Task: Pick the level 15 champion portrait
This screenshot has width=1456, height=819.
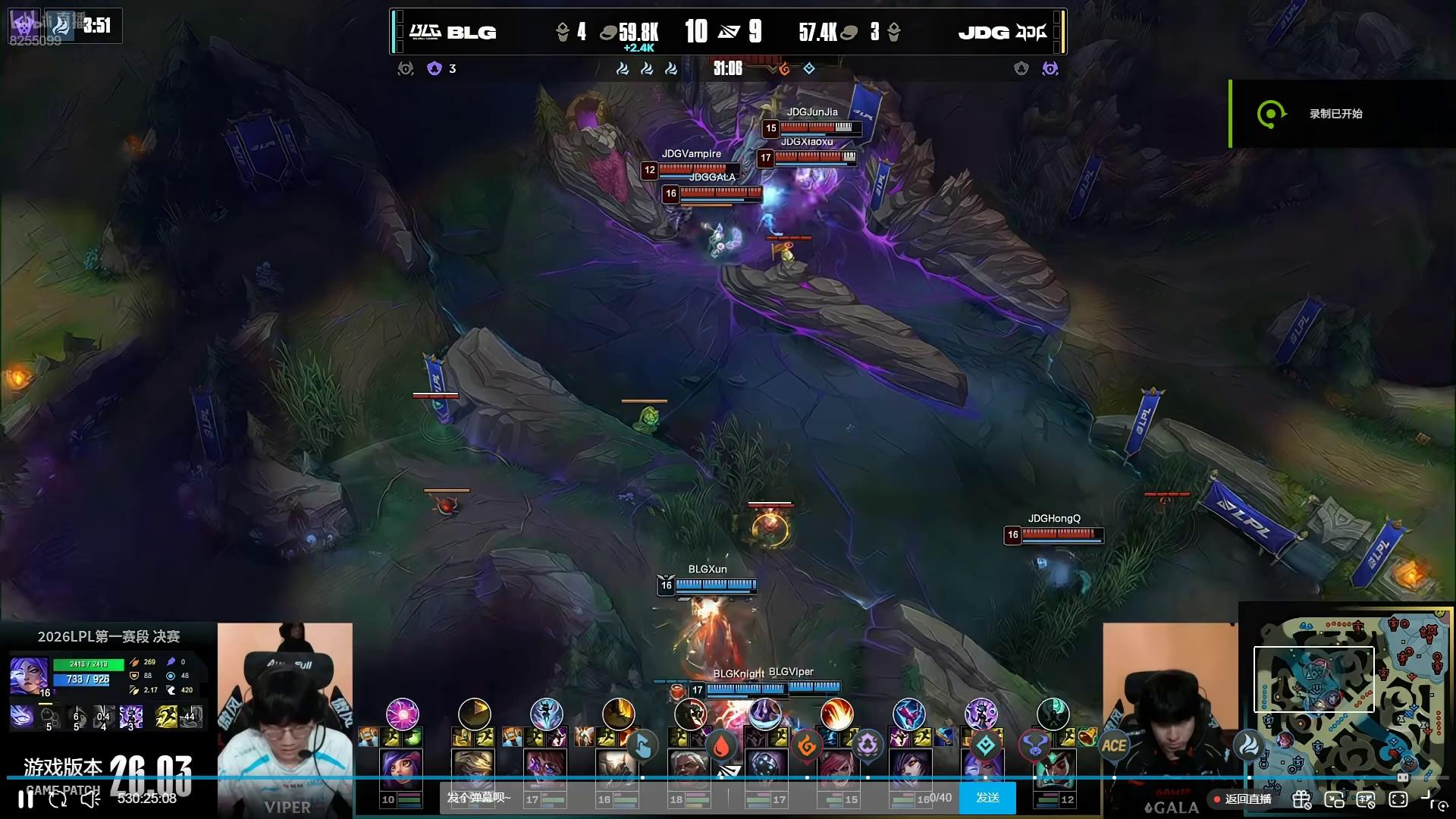Action: pos(837,770)
